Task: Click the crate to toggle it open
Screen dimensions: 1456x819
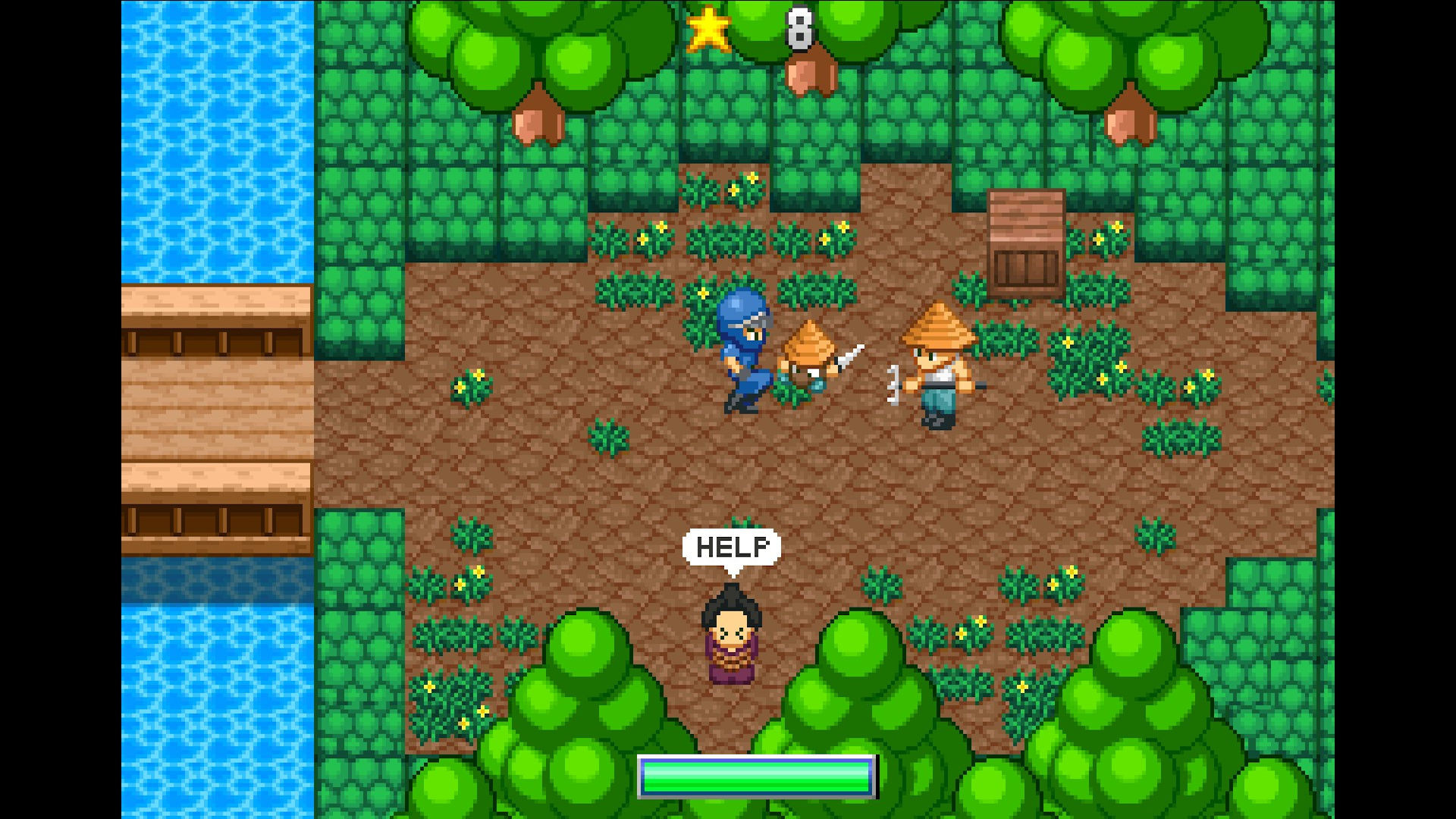Action: [x=1025, y=243]
